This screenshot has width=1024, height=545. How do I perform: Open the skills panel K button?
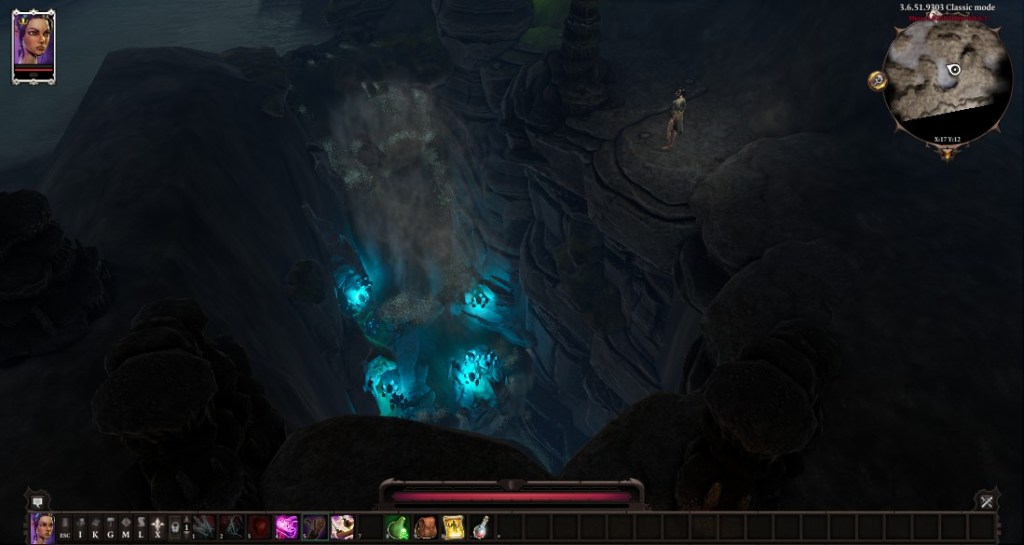coord(95,527)
